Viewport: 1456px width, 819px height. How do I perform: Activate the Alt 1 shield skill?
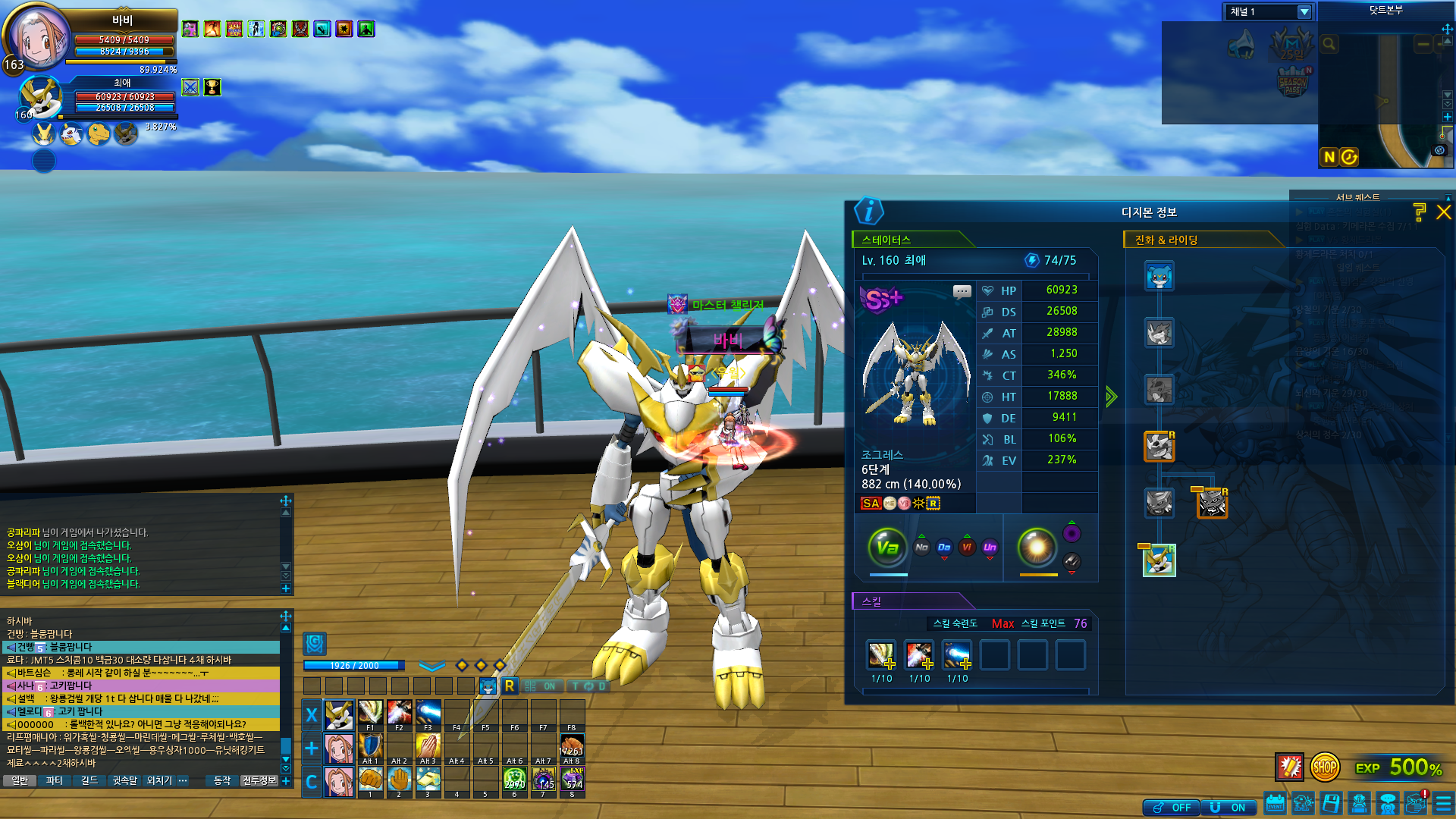370,746
